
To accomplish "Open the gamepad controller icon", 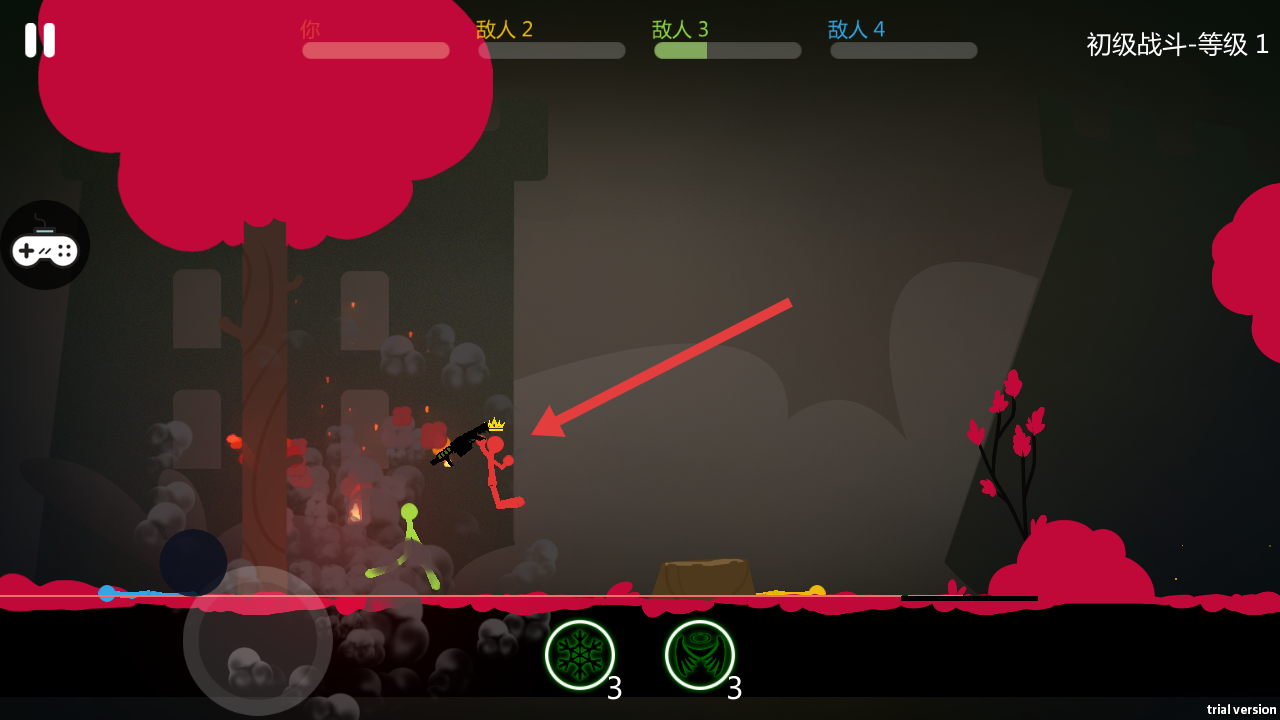I will pyautogui.click(x=45, y=245).
